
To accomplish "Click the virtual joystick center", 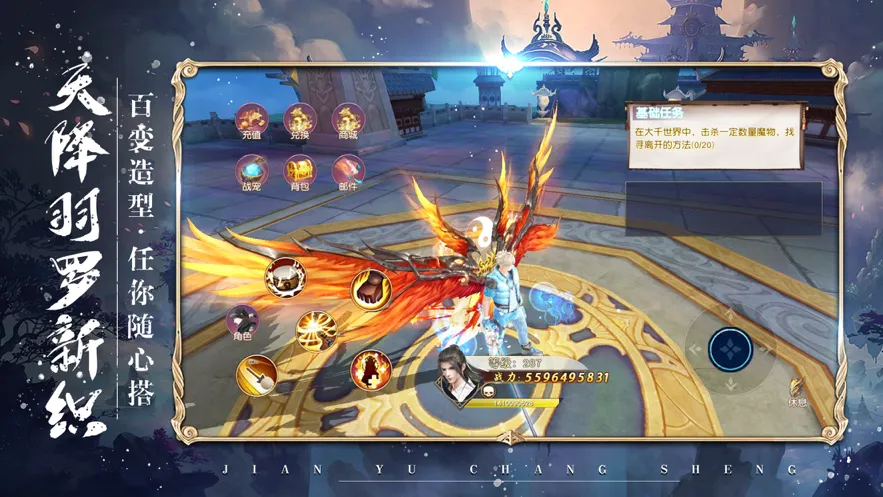I will pos(730,349).
